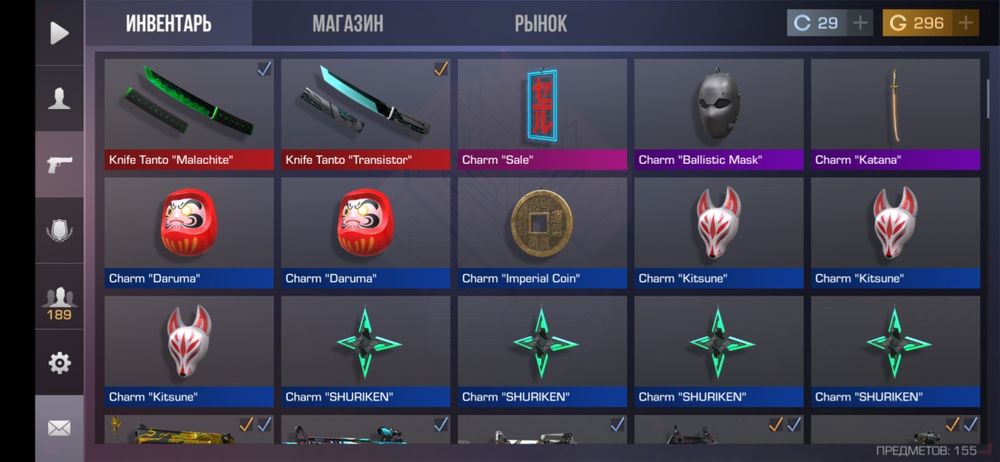1000x462 pixels.
Task: Pick the Charm "Ballistic Mask" item
Action: pos(718,113)
